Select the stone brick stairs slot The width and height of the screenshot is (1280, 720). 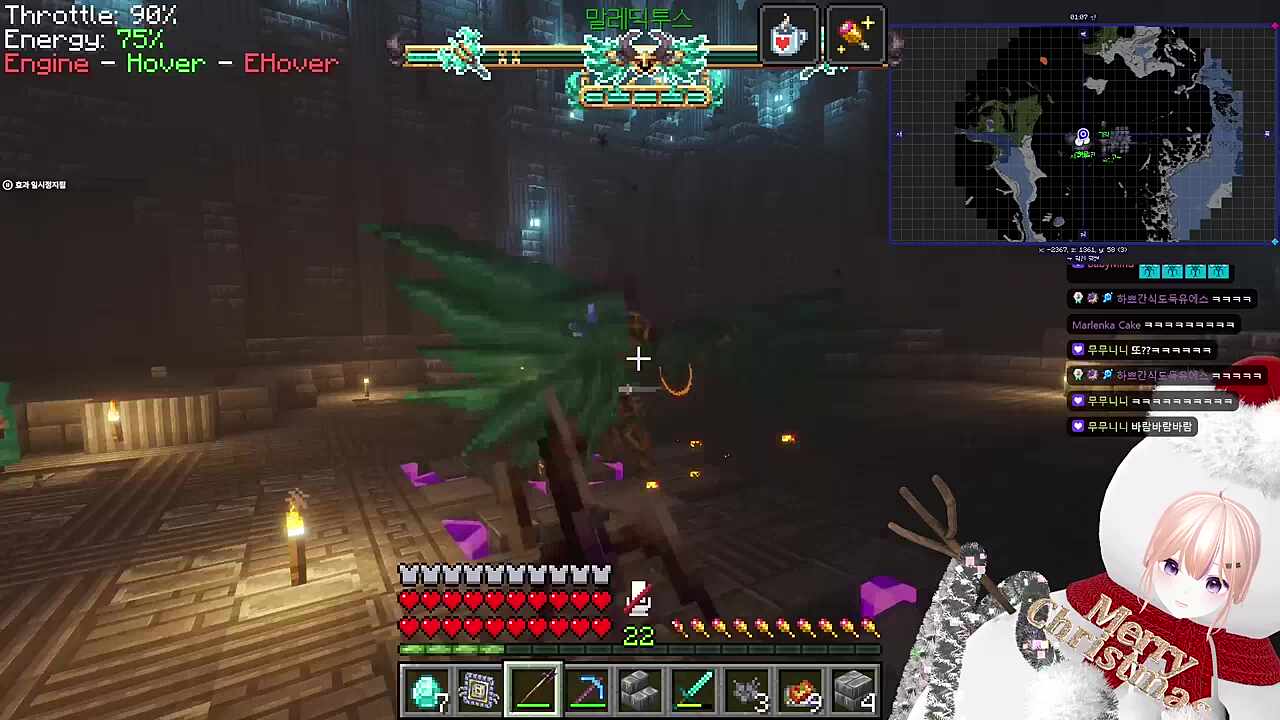pyautogui.click(x=640, y=691)
